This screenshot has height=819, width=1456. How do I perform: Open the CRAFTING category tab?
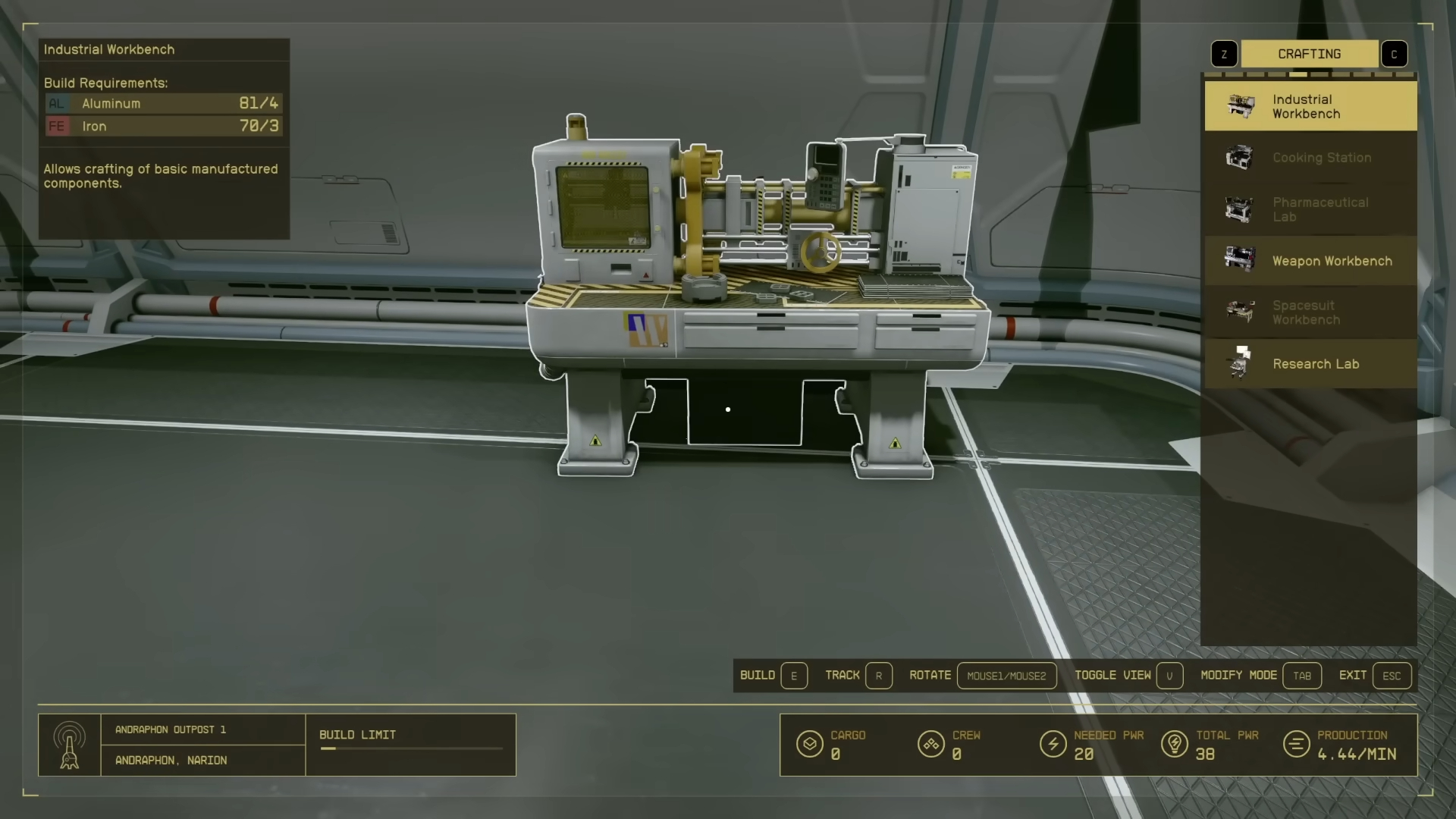[x=1310, y=54]
